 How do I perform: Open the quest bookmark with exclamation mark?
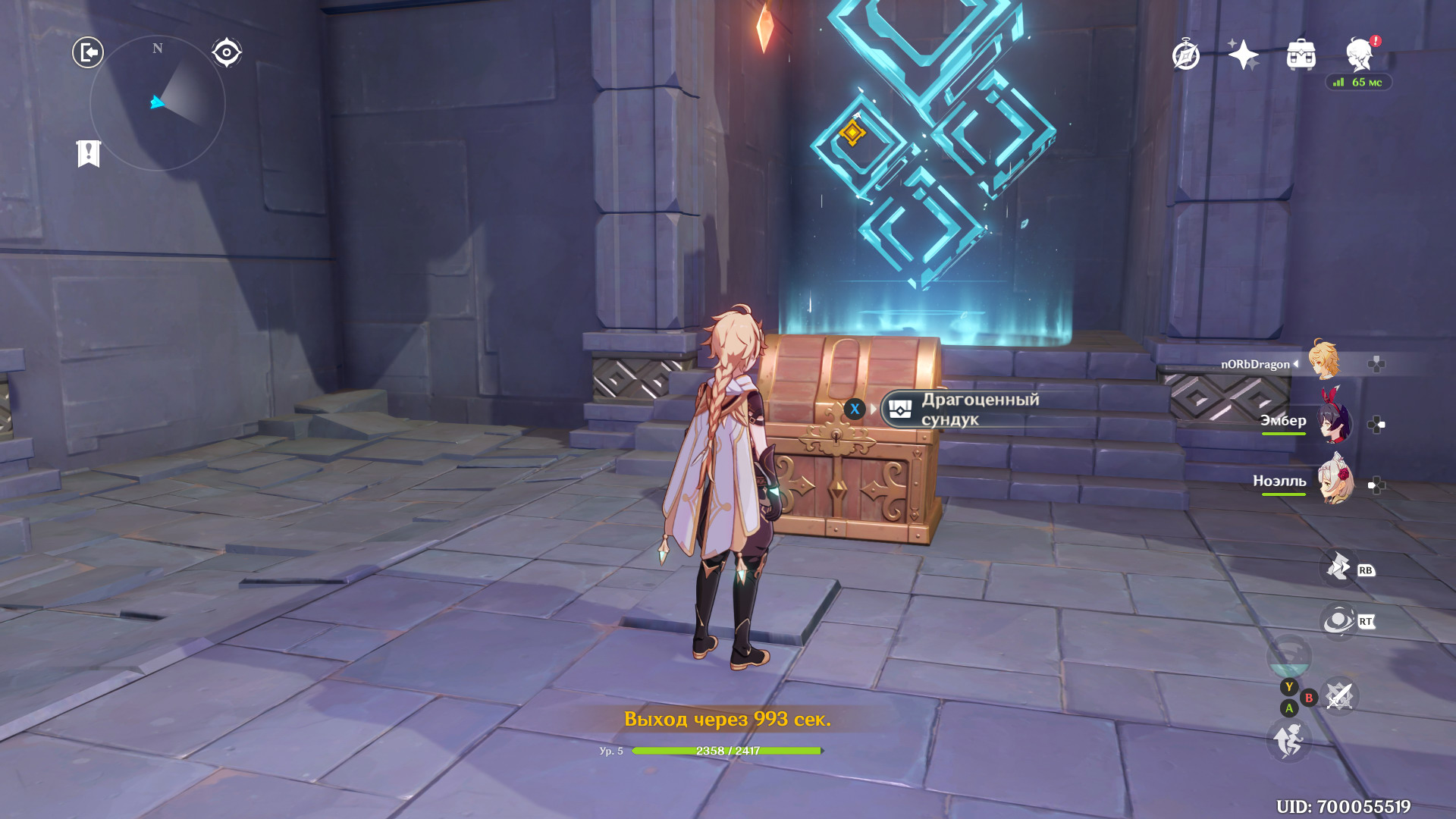pos(89,153)
